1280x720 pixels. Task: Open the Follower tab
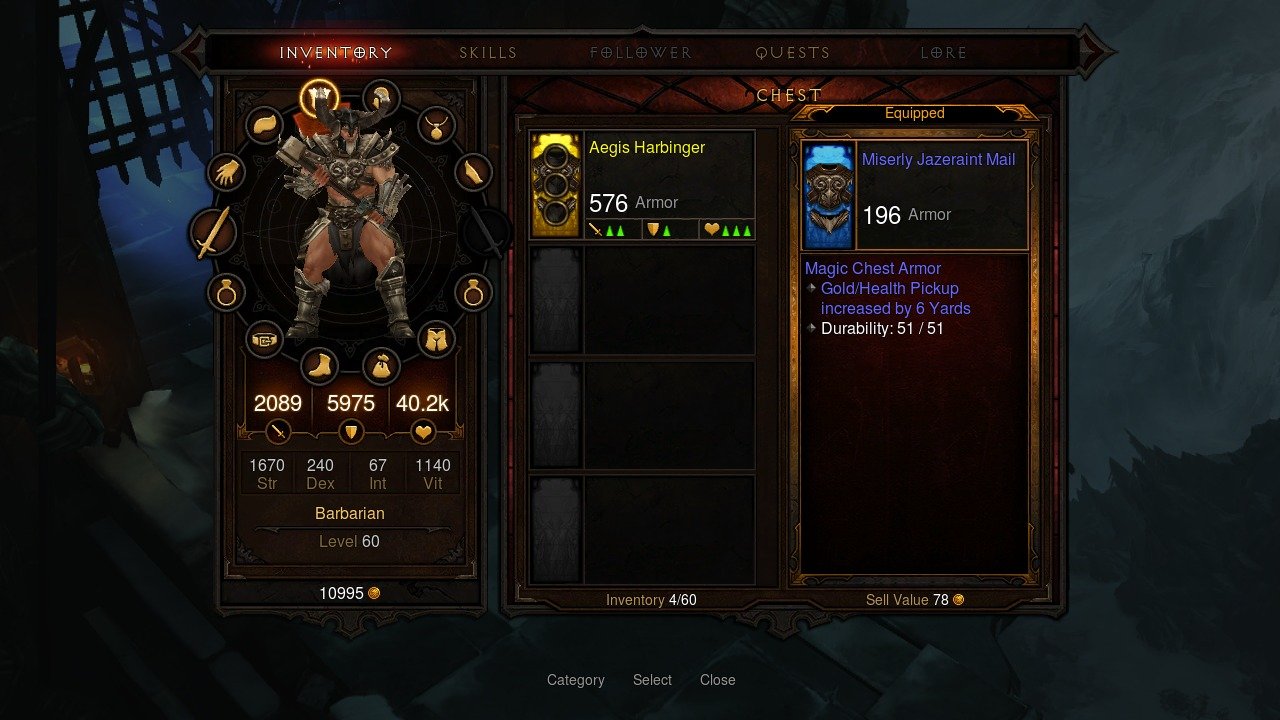point(641,53)
